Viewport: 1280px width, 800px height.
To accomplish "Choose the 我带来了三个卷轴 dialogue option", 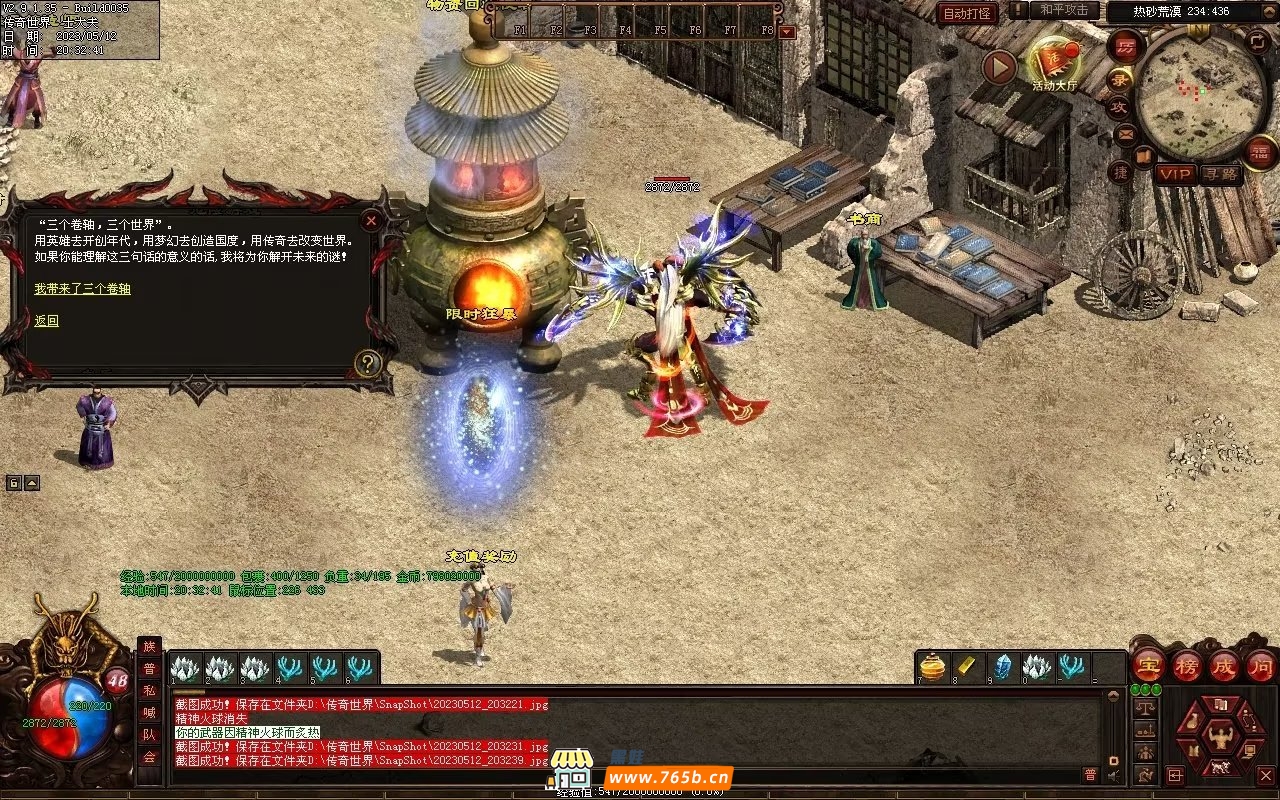I will [82, 289].
